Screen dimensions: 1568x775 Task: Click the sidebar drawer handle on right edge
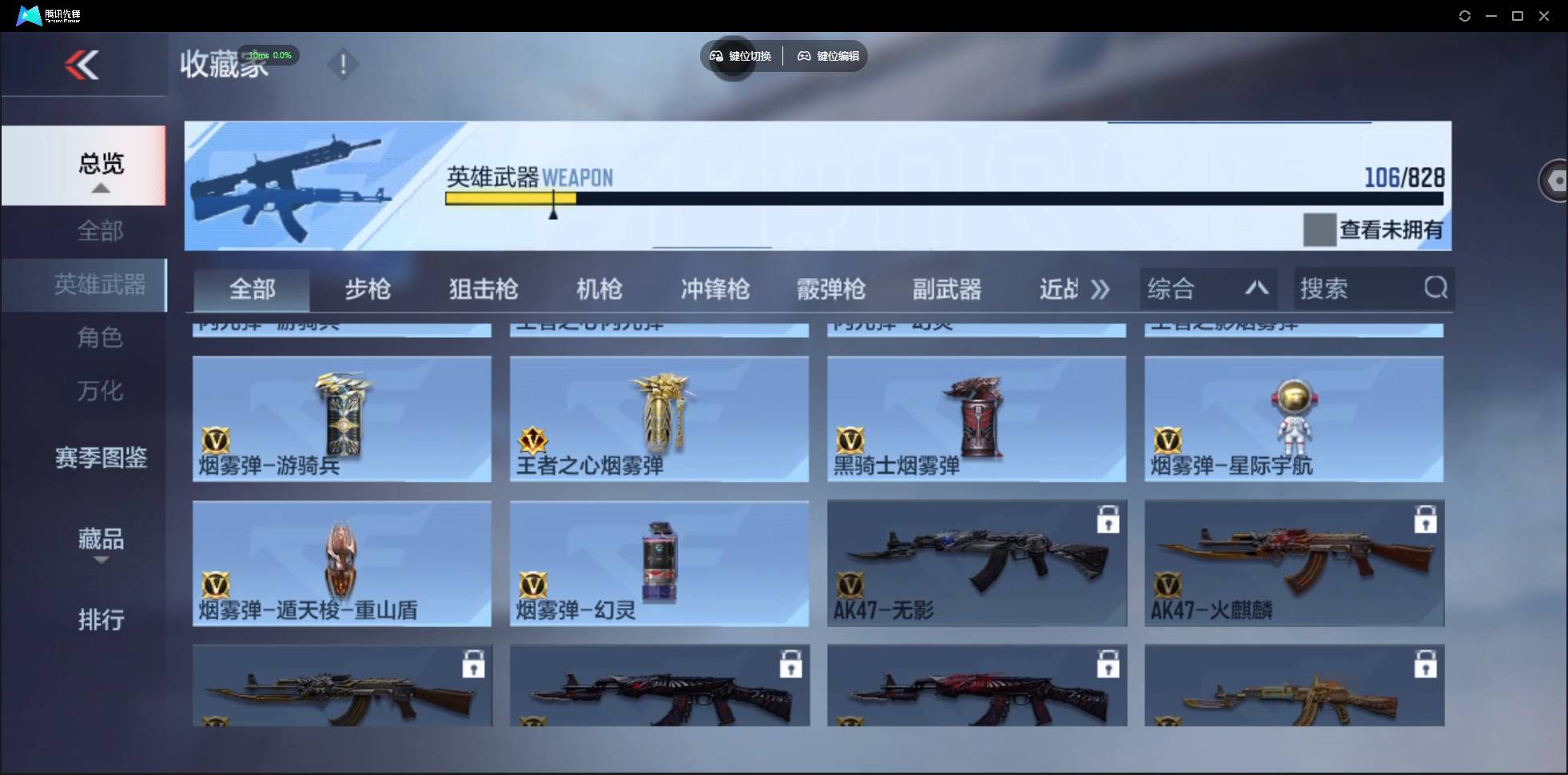coord(1555,181)
